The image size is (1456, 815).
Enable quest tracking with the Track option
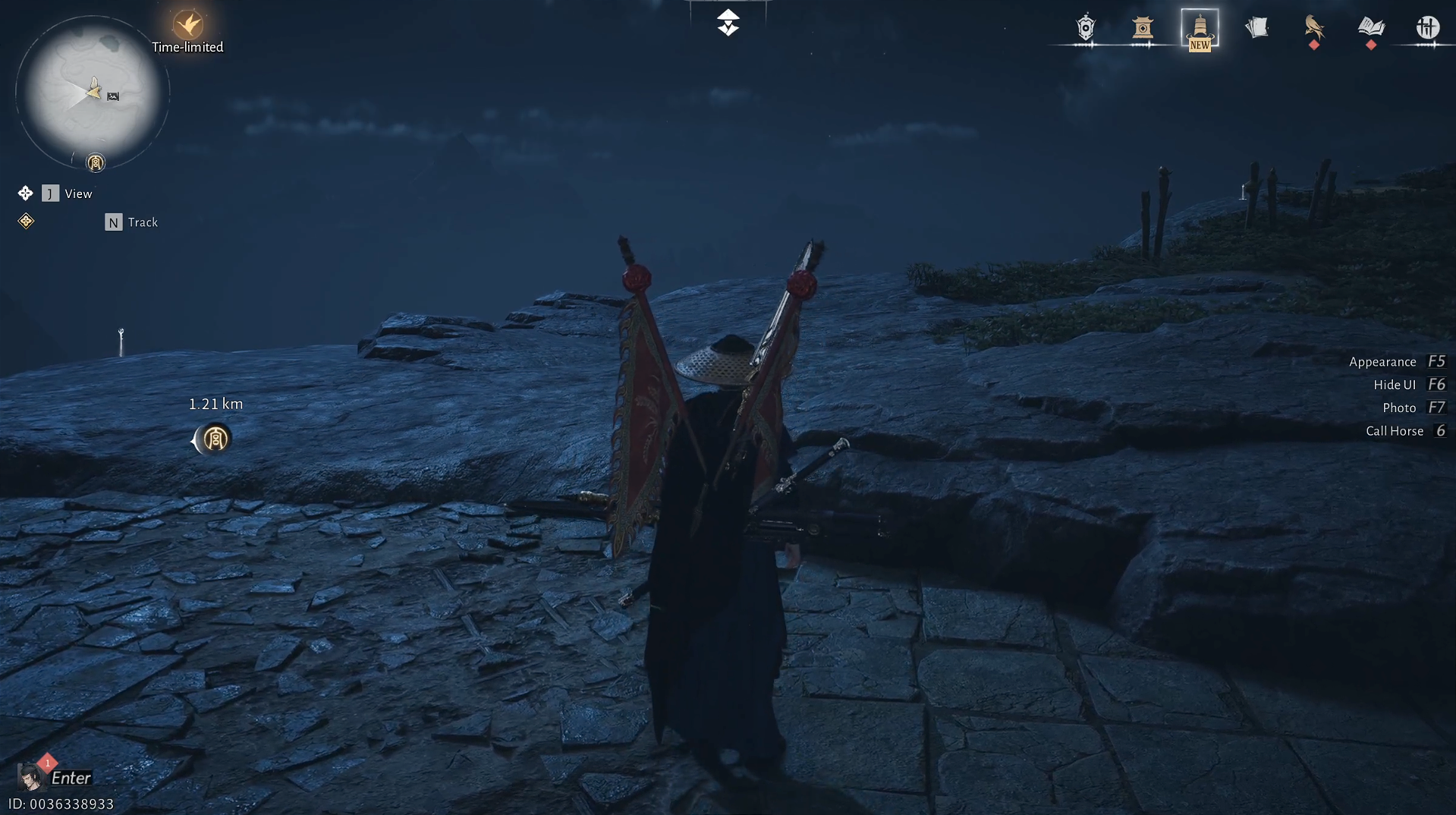point(143,222)
